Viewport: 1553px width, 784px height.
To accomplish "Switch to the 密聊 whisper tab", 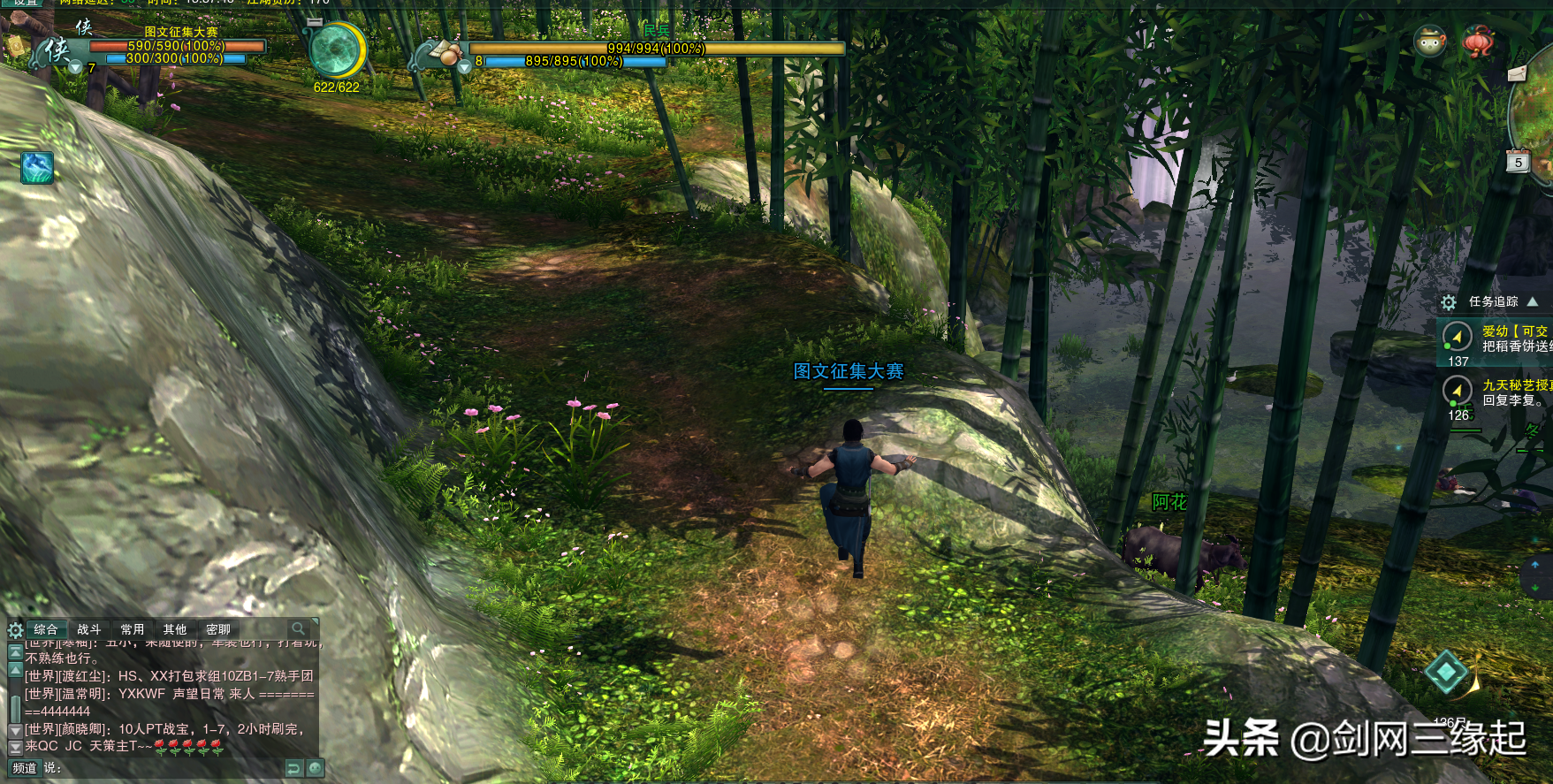I will click(x=218, y=629).
